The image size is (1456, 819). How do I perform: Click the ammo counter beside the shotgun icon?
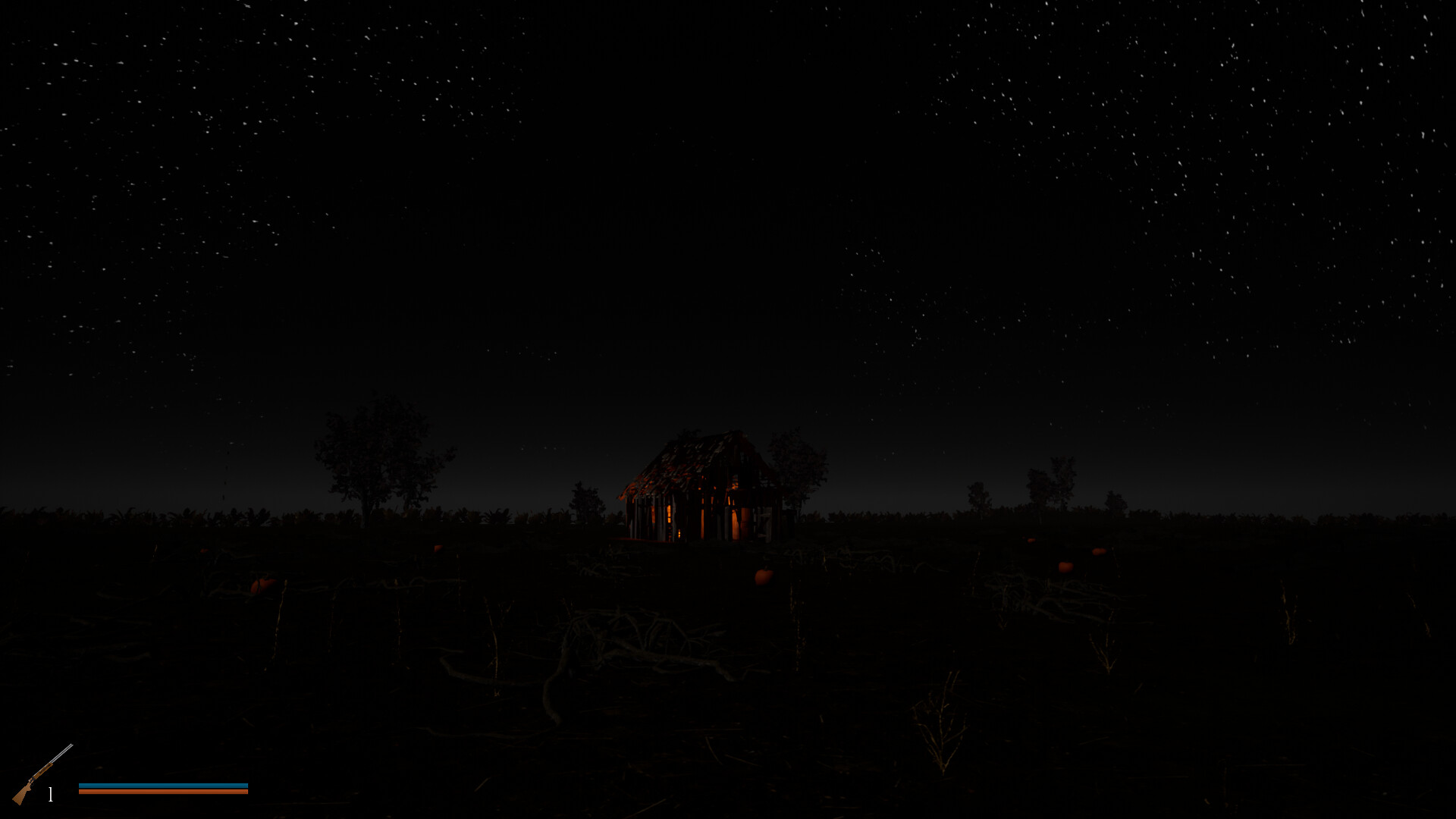pos(50,795)
